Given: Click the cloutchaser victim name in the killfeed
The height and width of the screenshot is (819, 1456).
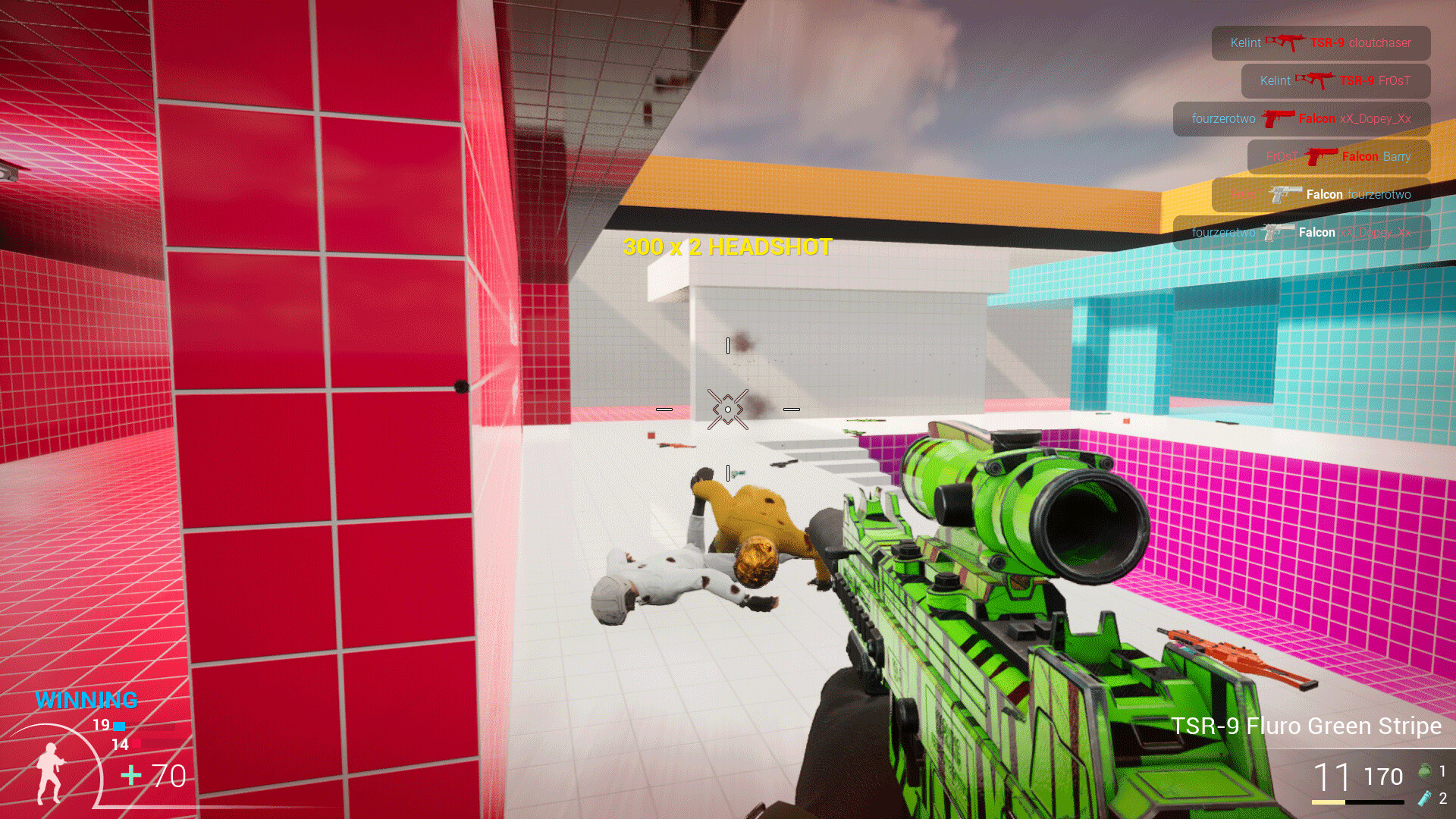Looking at the screenshot, I should tap(1380, 43).
